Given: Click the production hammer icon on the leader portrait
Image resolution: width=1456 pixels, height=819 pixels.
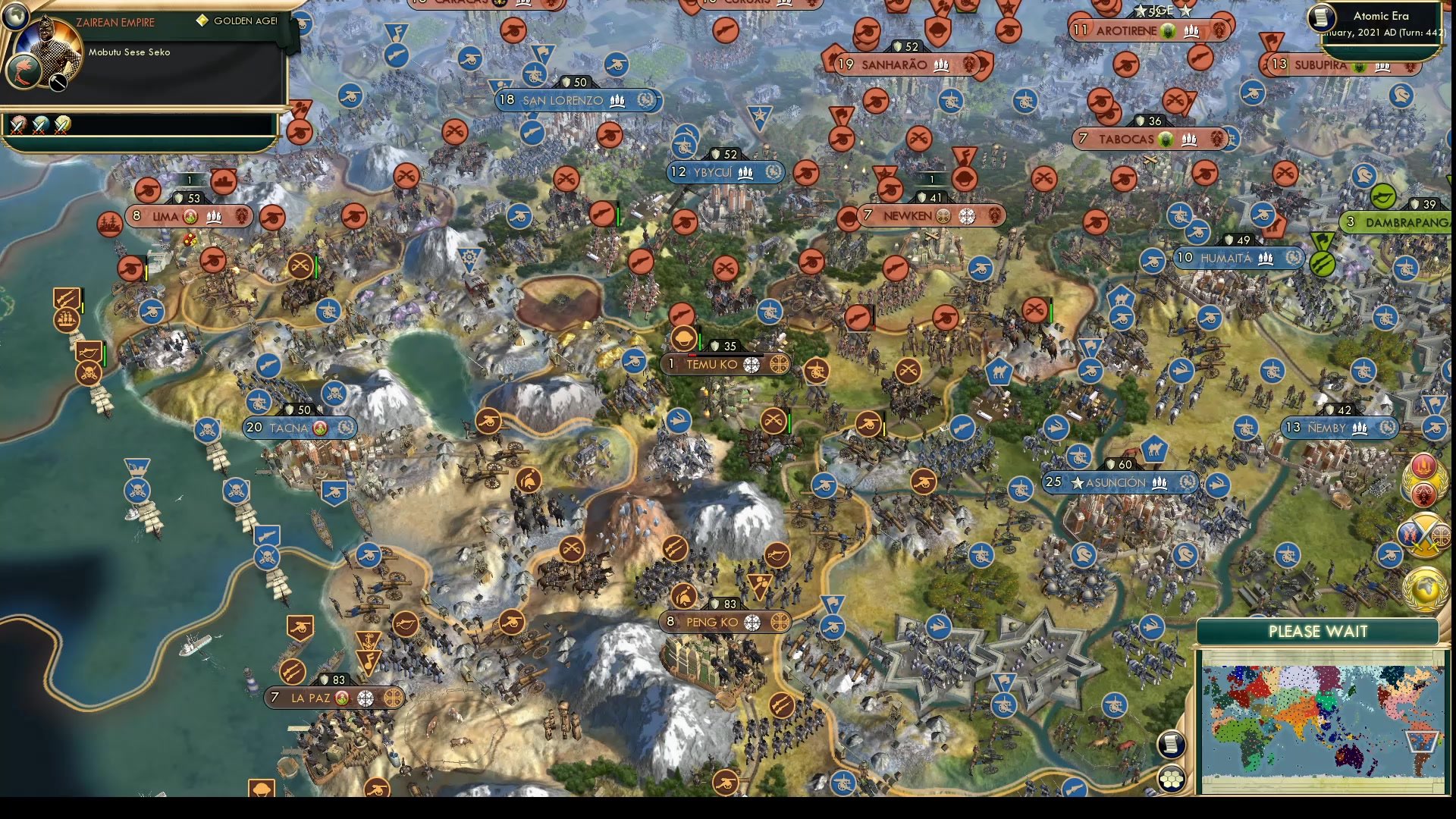Looking at the screenshot, I should click(x=58, y=82).
